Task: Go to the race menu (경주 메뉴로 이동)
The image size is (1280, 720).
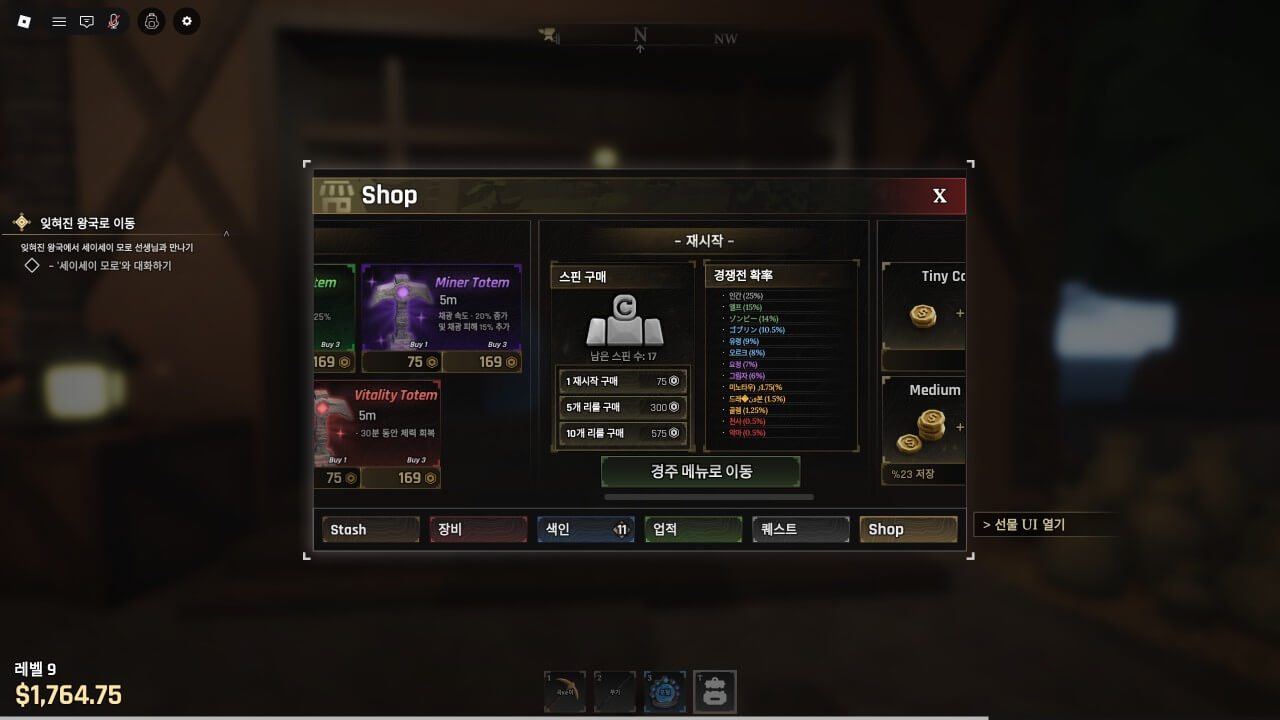Action: [700, 471]
